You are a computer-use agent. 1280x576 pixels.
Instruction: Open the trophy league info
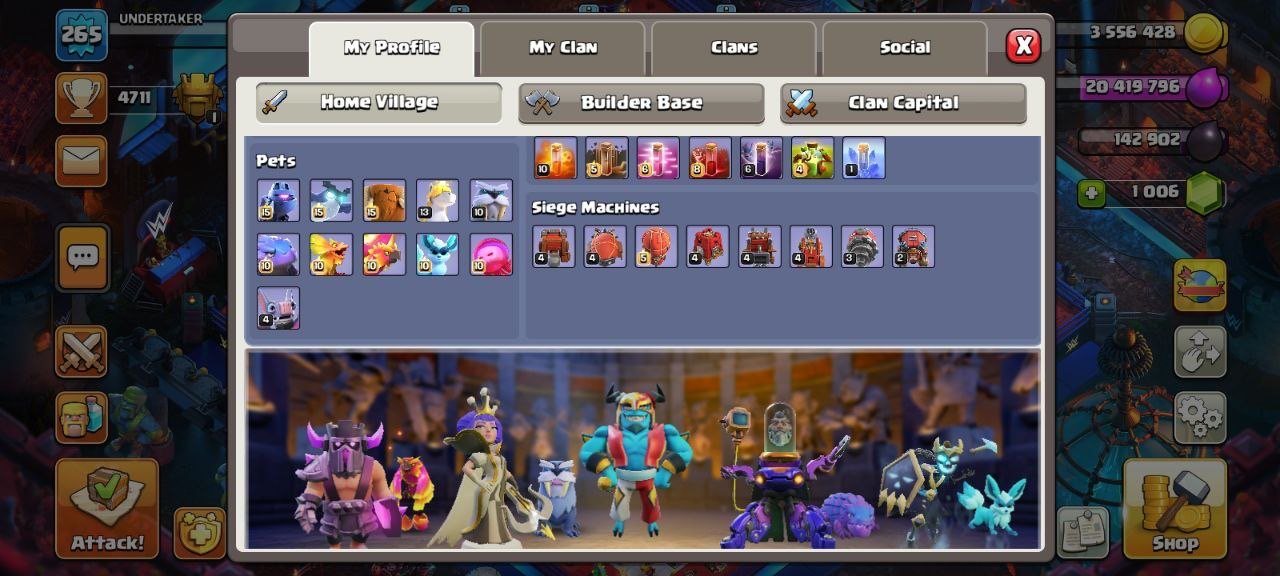[81, 98]
